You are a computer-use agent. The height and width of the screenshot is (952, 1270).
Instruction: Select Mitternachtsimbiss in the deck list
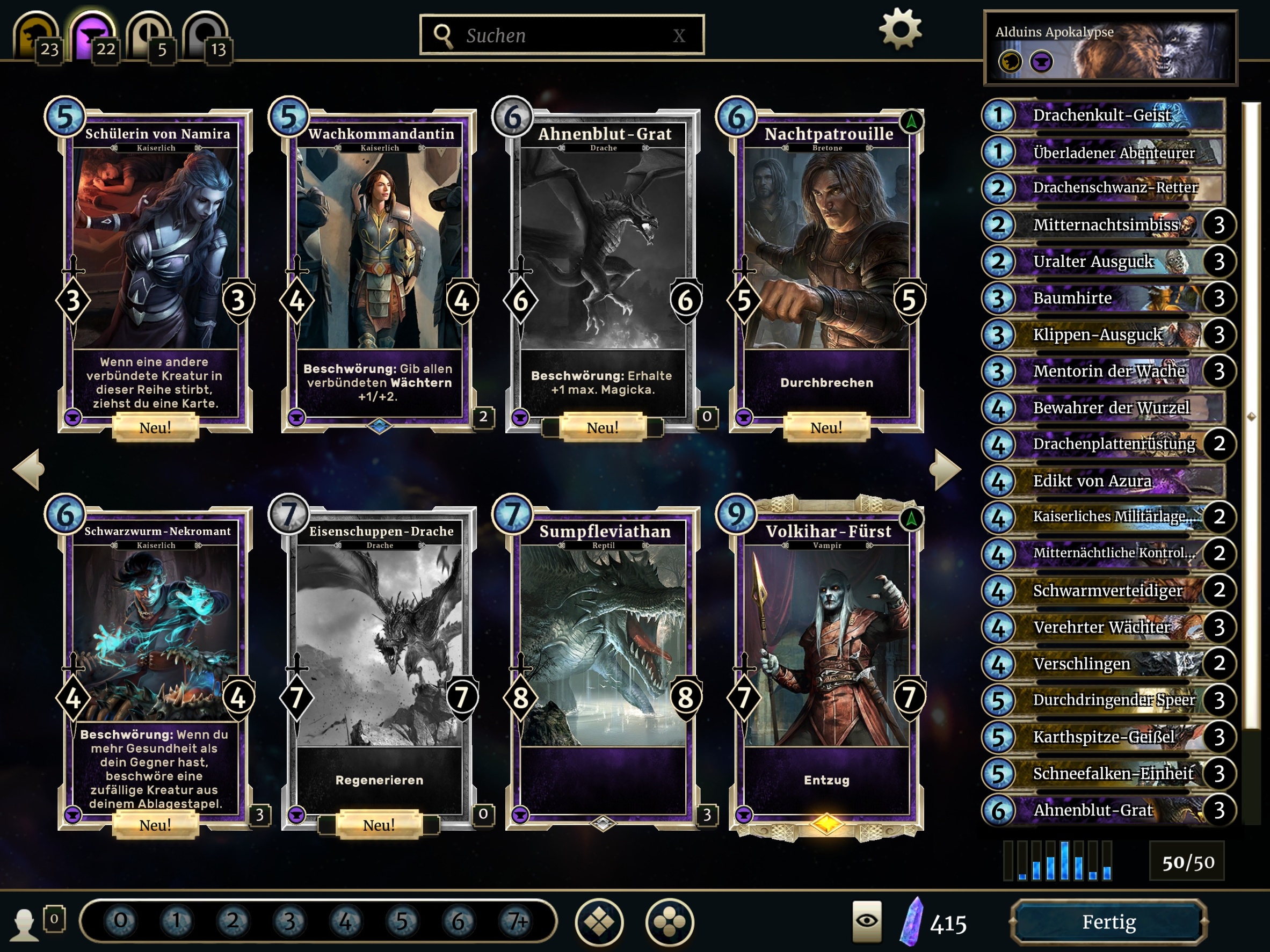click(x=1105, y=224)
